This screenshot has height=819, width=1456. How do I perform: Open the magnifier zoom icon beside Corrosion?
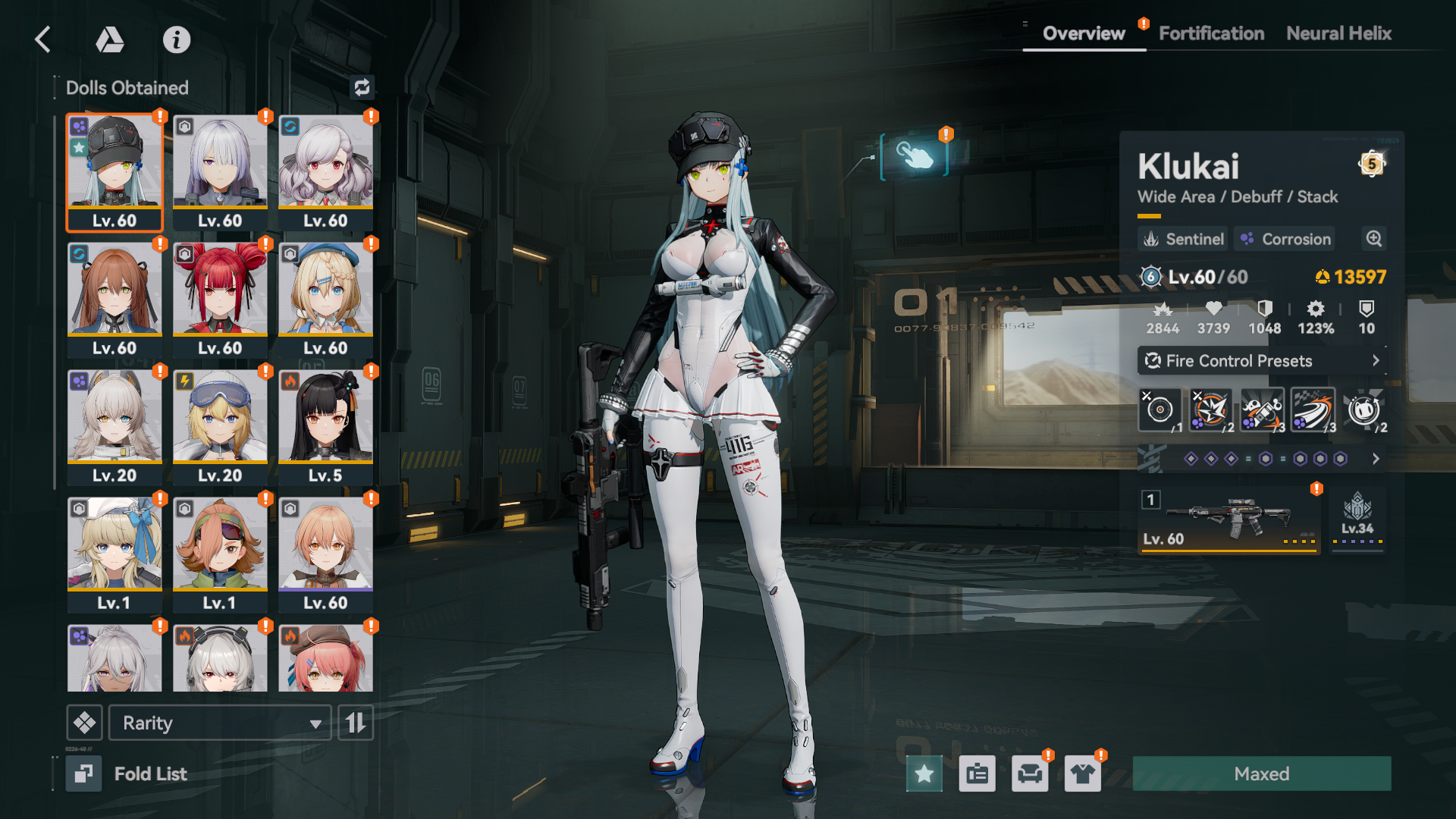pos(1373,239)
